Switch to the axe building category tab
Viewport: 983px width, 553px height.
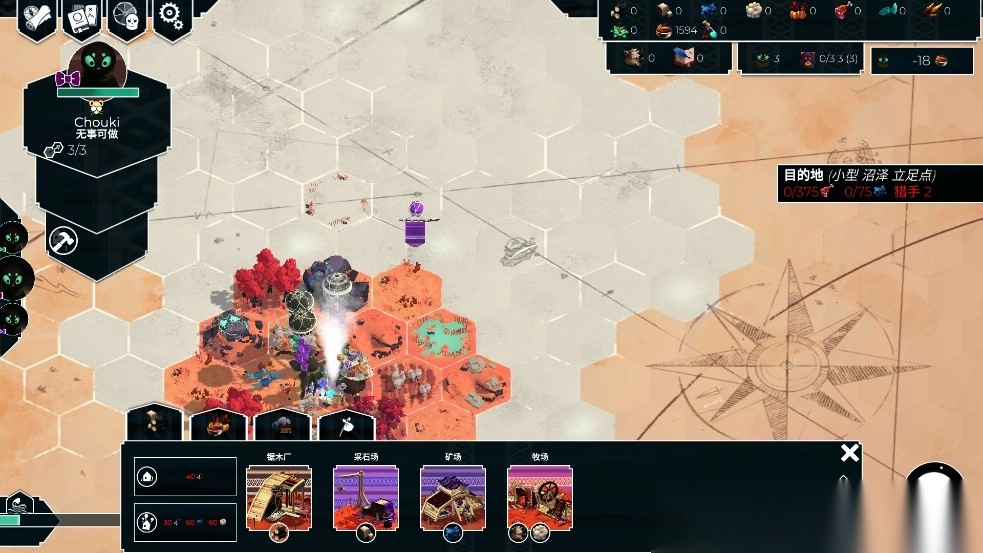[x=346, y=425]
